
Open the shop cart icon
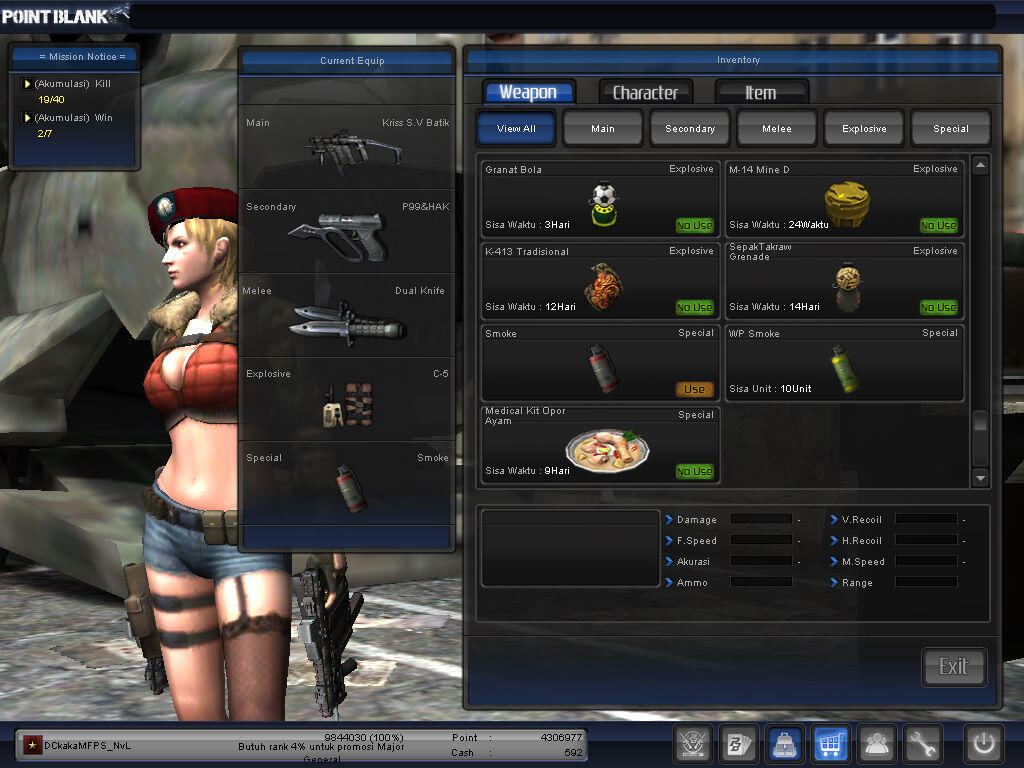tap(831, 743)
